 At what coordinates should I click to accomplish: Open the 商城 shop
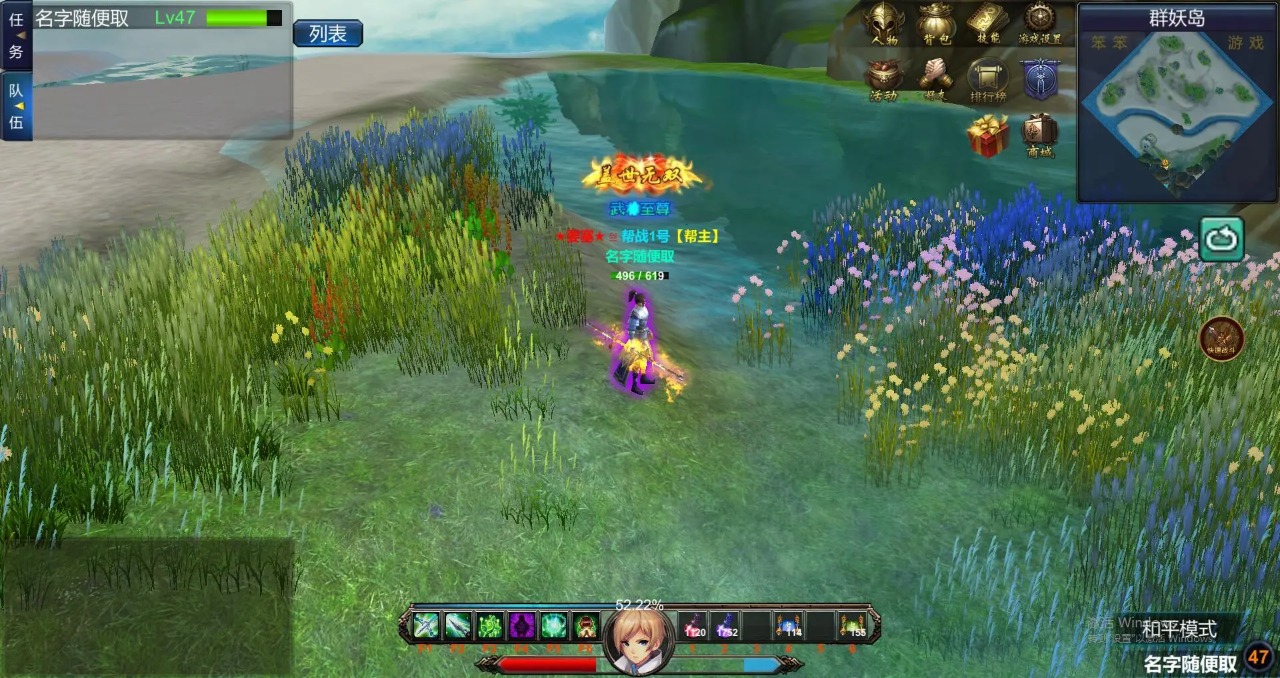(1039, 133)
